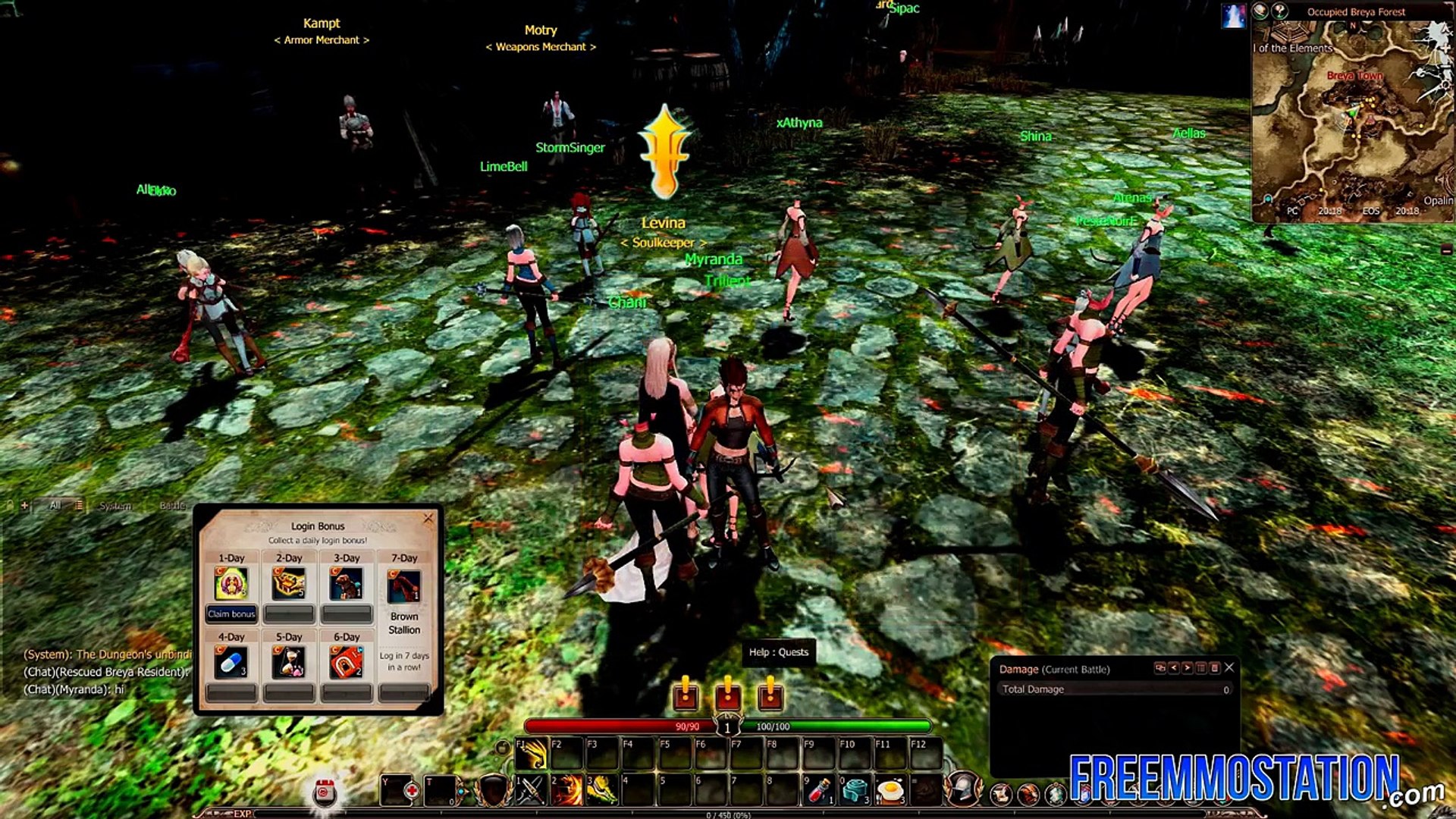
Task: Close the Damage meter panel
Action: pyautogui.click(x=1229, y=668)
